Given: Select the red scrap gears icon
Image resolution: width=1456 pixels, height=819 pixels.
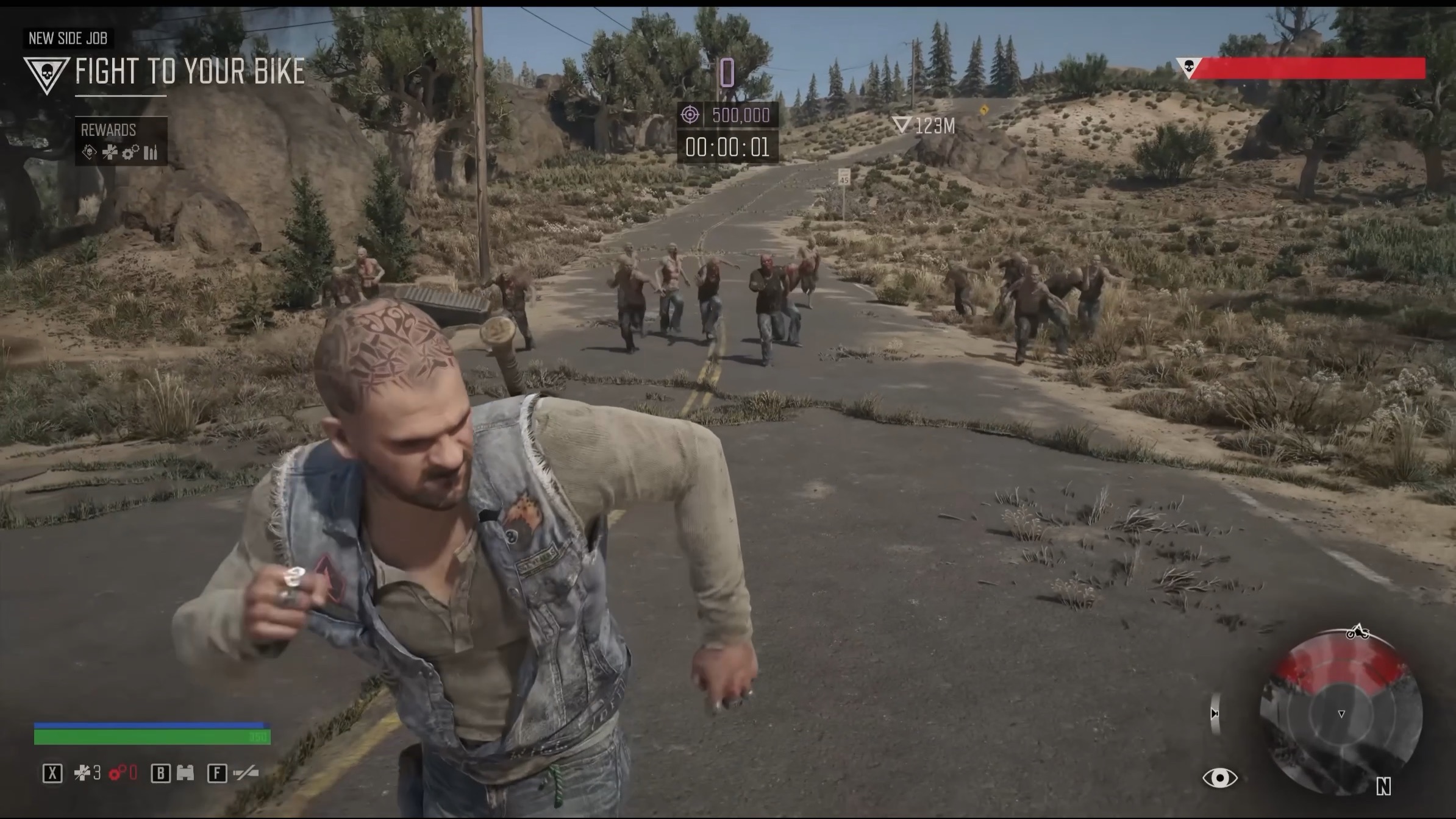Looking at the screenshot, I should pyautogui.click(x=117, y=773).
